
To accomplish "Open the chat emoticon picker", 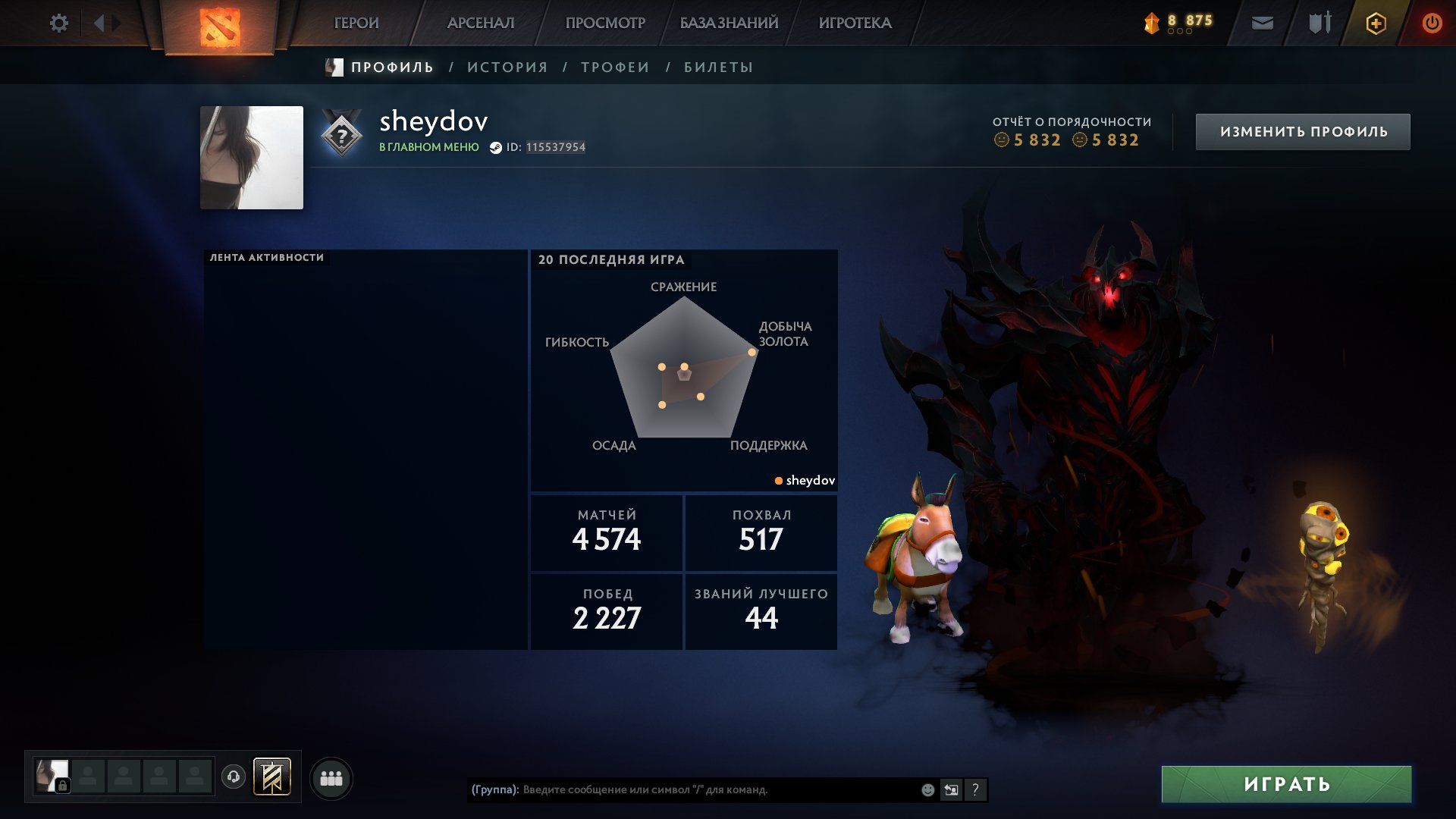I will click(927, 790).
